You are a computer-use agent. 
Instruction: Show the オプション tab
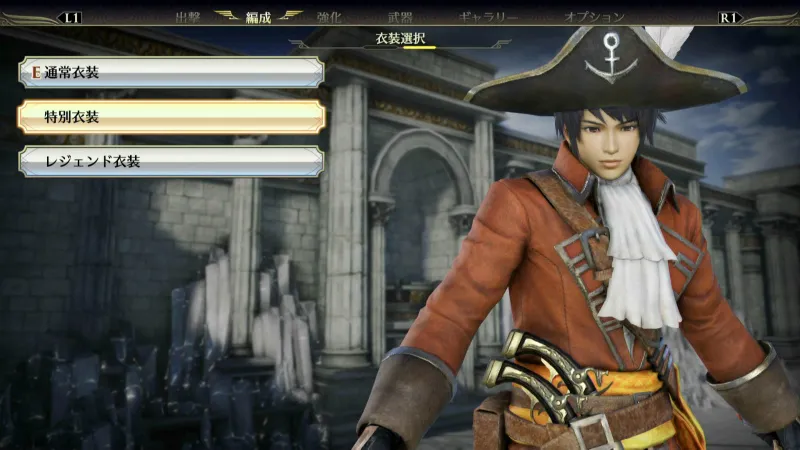pos(594,17)
